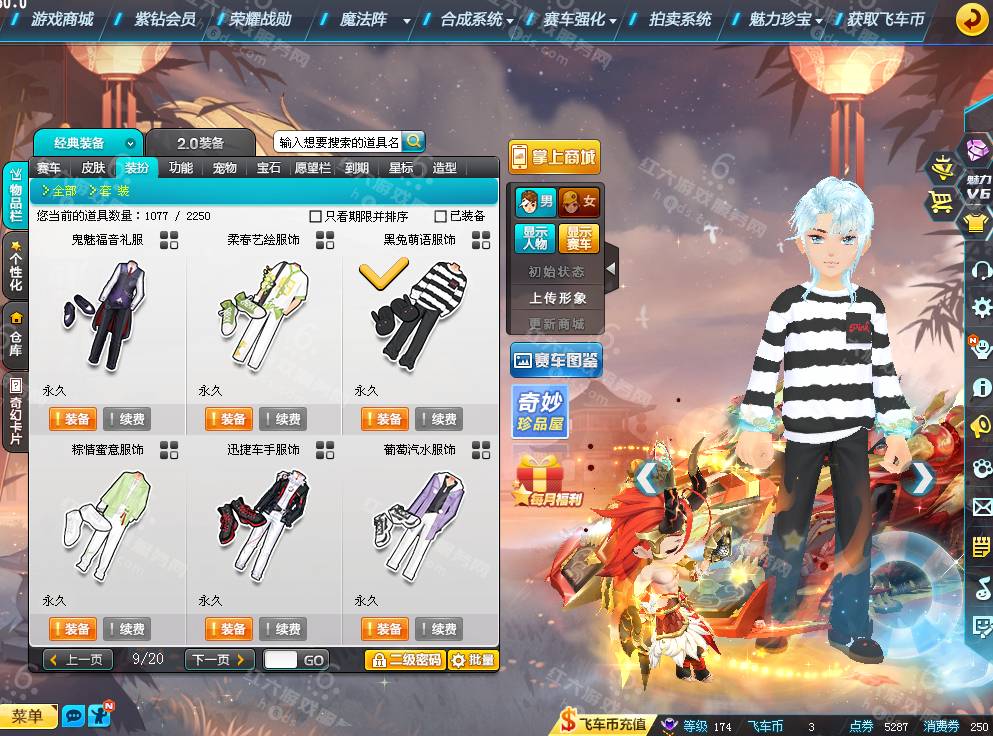Return to previous page with 上一页
Screen dimensions: 993x736
click(77, 660)
